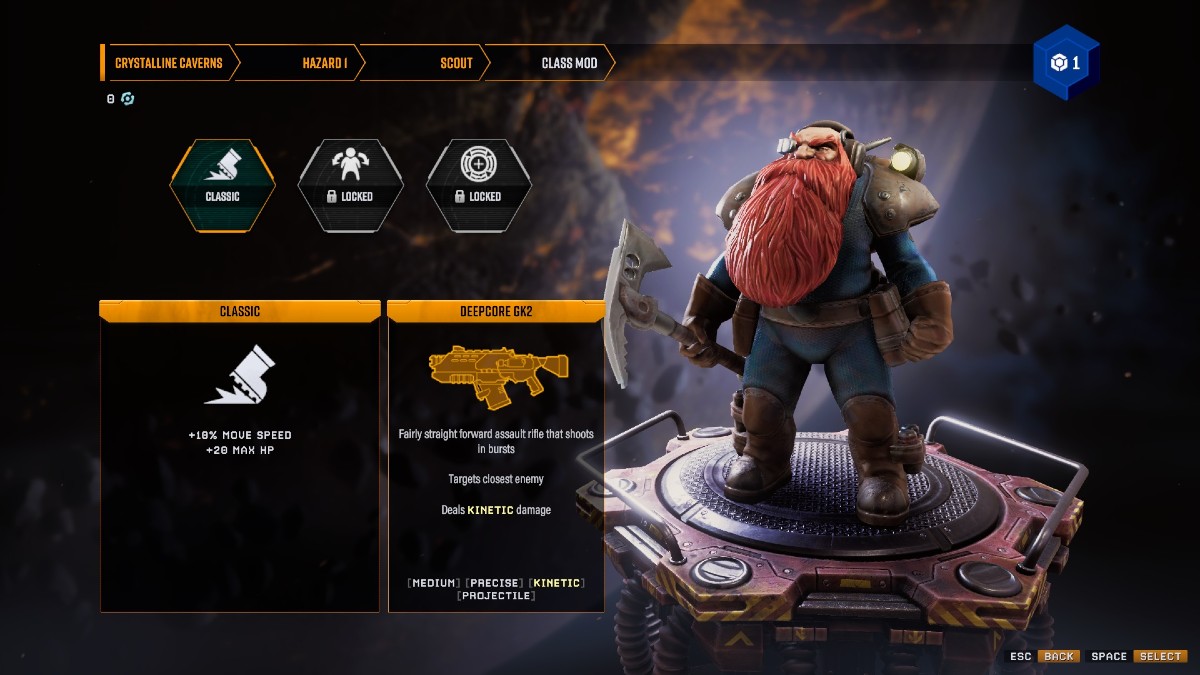1200x675 pixels.
Task: Open the blue hexagon rank badge
Action: point(1066,63)
